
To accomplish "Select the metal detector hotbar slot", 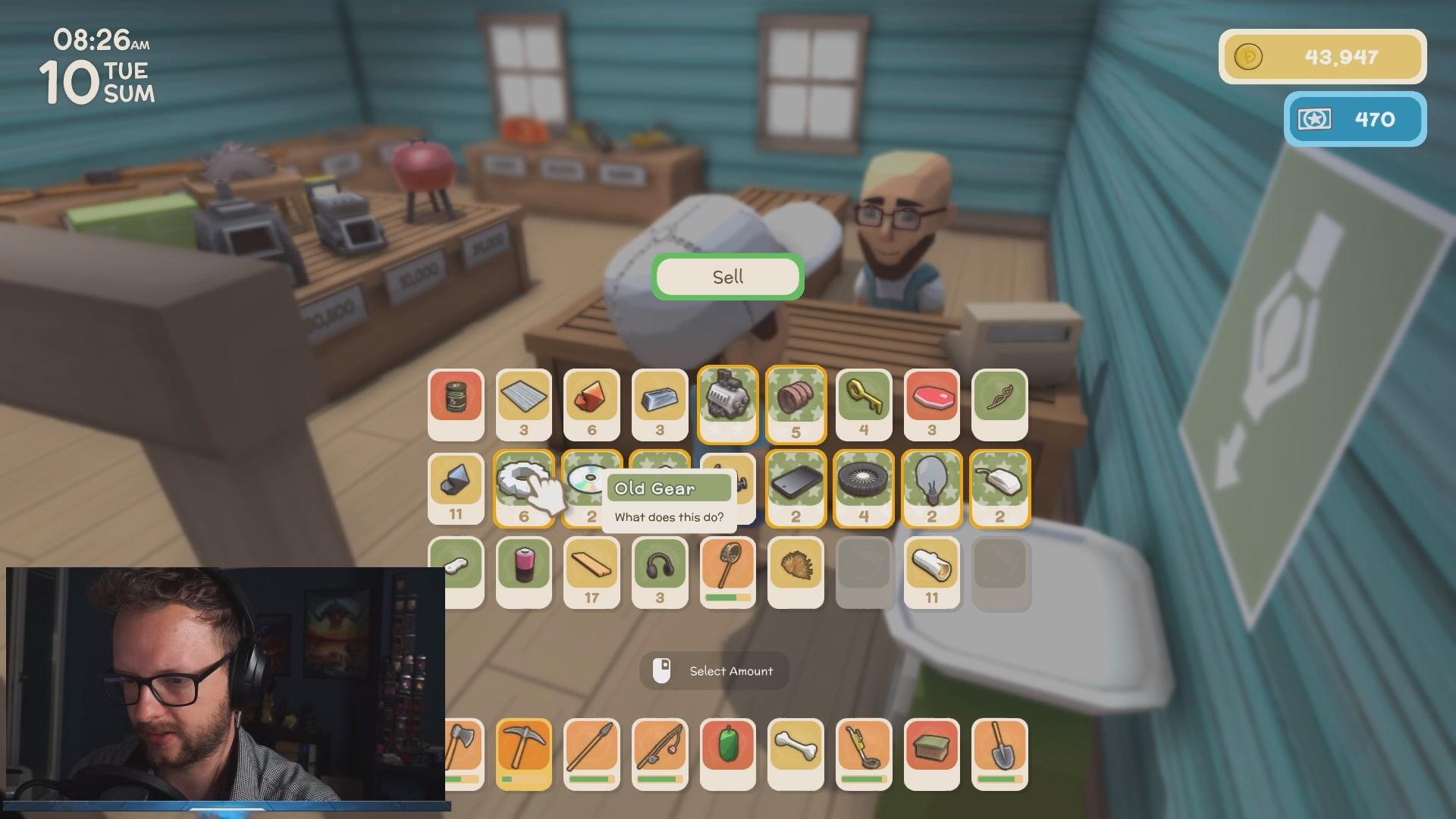I will pyautogui.click(x=864, y=753).
